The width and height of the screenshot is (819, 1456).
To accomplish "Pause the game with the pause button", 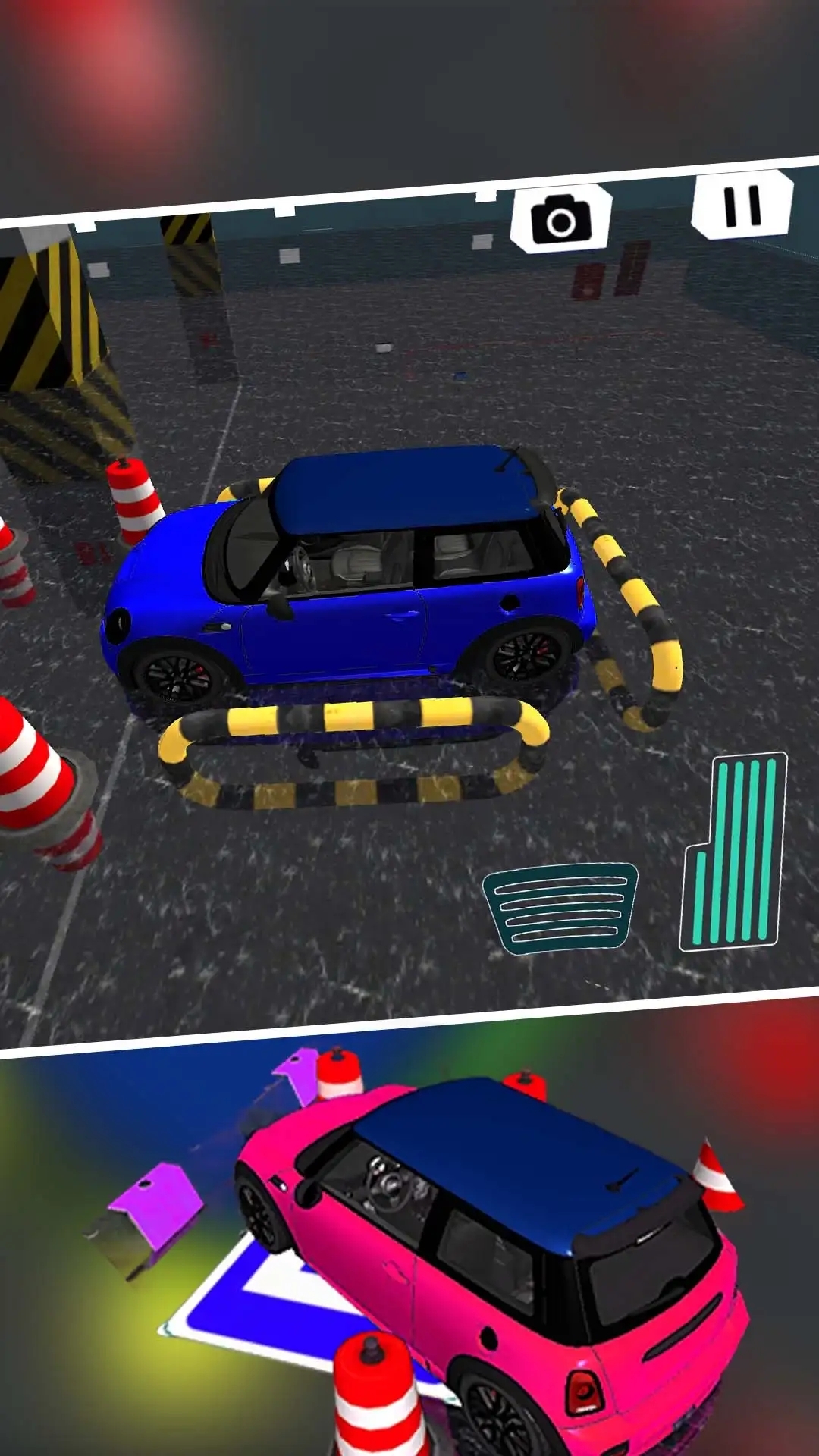I will [742, 205].
